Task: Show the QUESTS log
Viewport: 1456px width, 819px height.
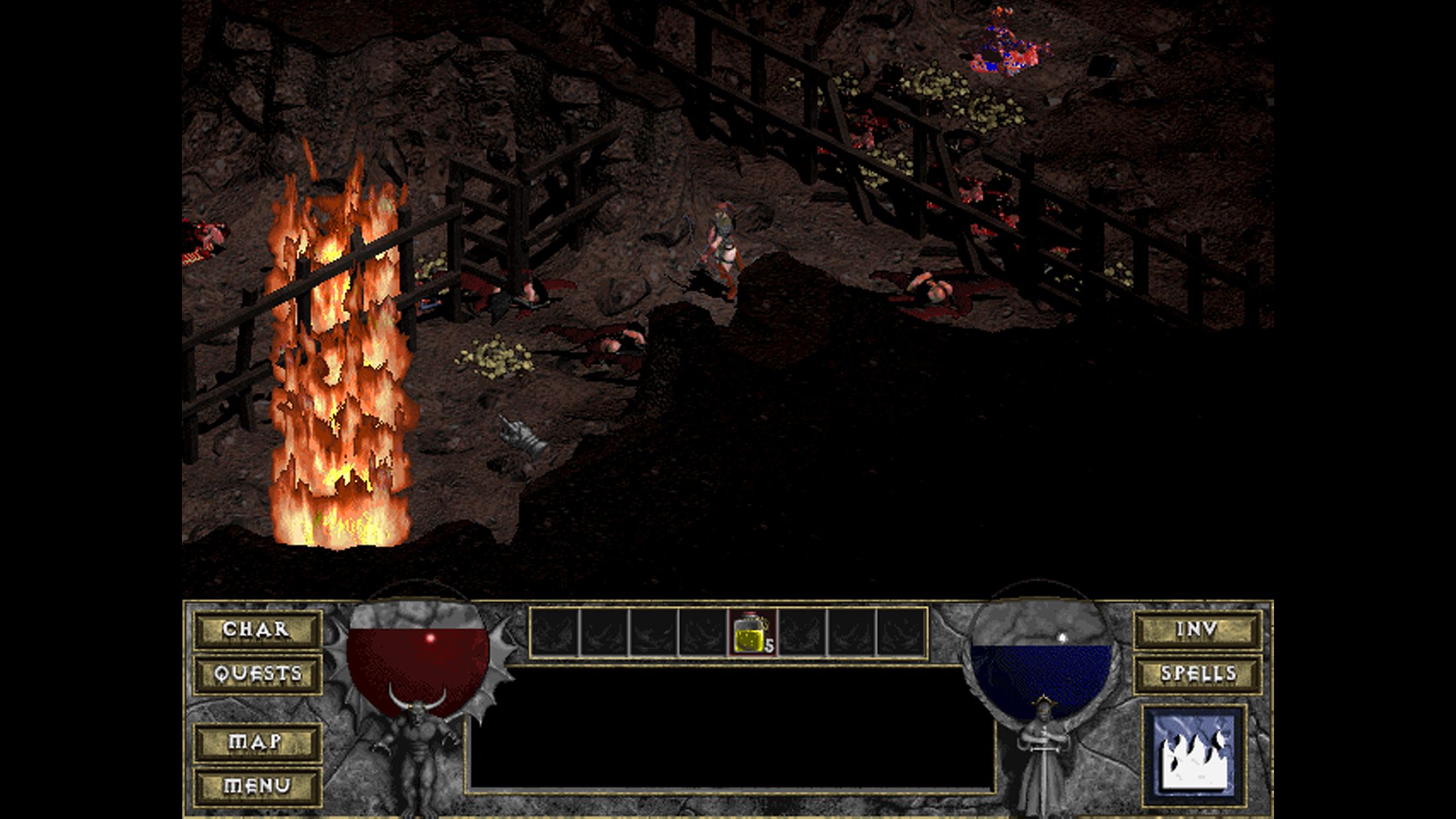Action: pos(257,674)
